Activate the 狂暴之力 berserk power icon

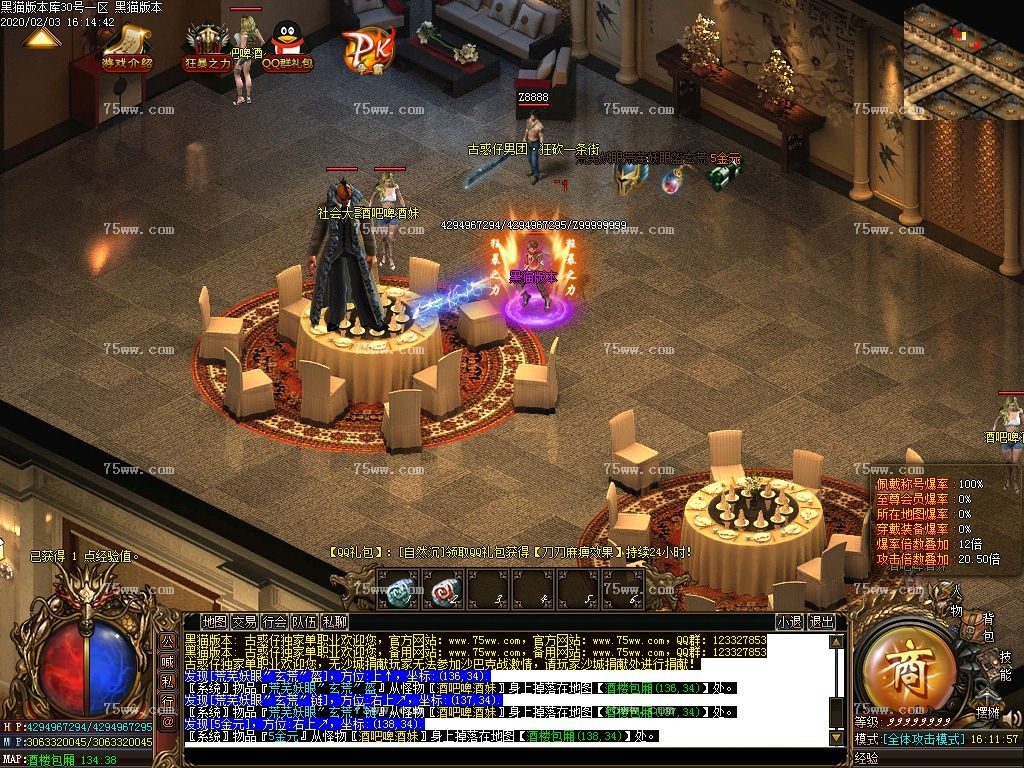pyautogui.click(x=208, y=46)
